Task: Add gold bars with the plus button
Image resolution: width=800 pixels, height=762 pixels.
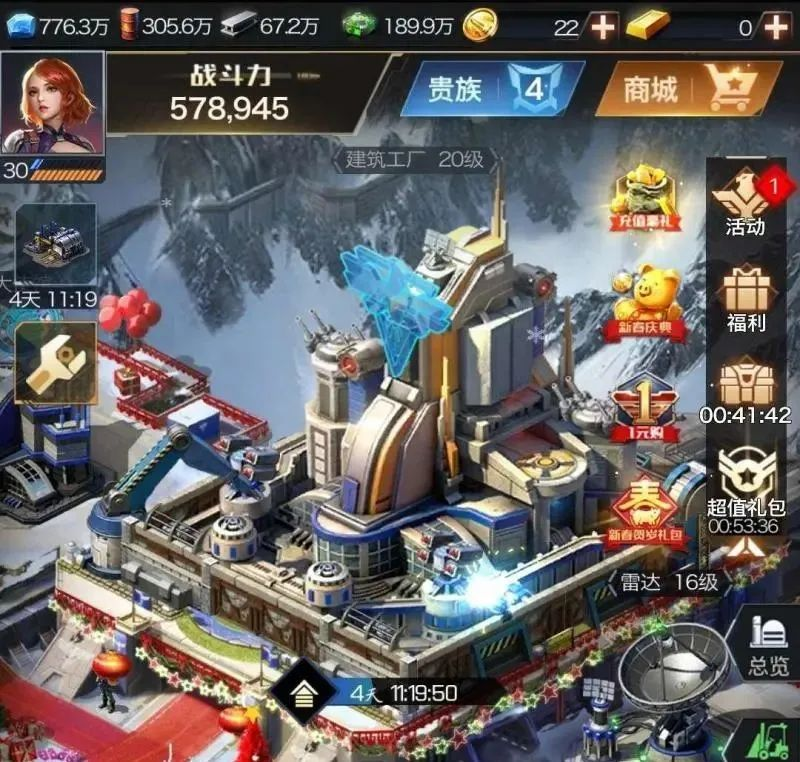Action: point(775,27)
